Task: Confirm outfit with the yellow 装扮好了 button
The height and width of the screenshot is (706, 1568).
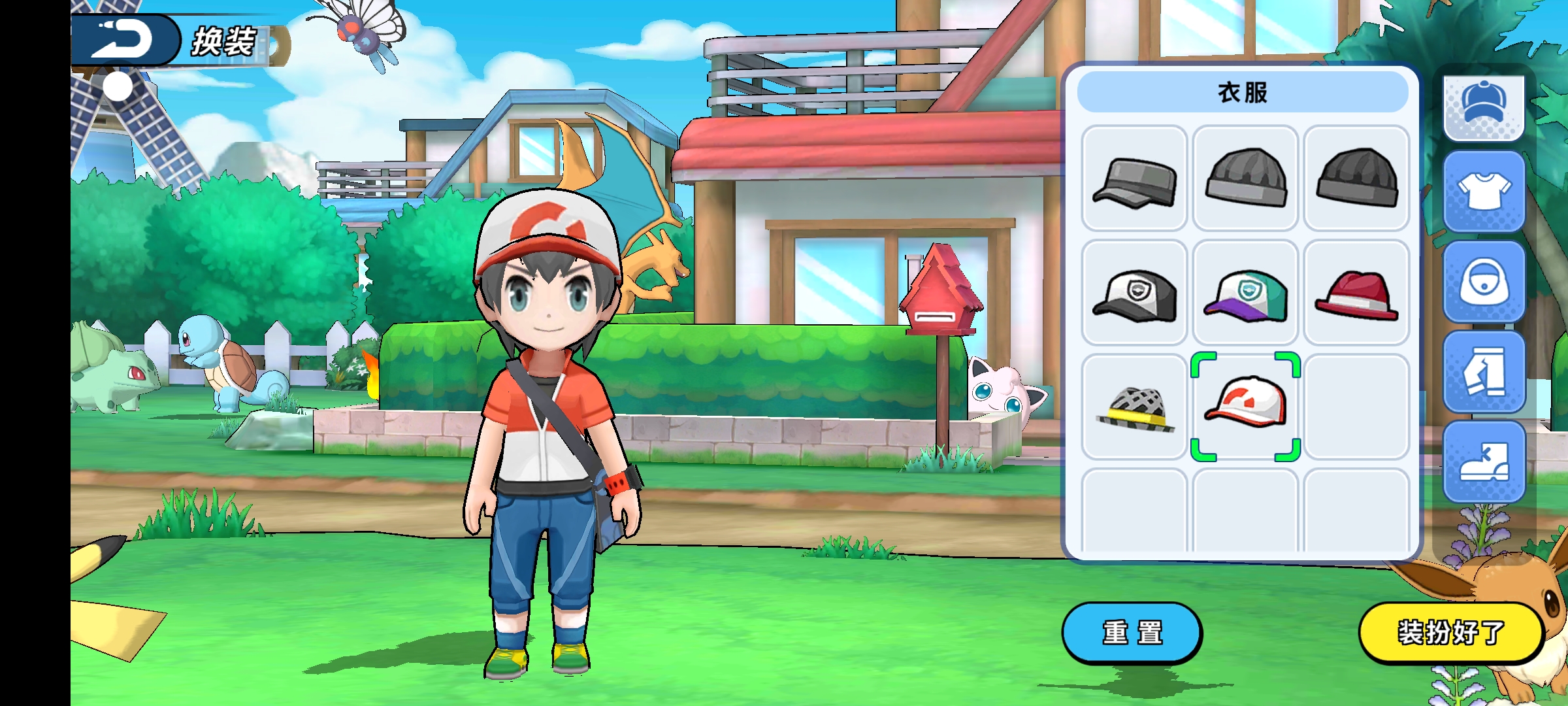Action: pyautogui.click(x=1450, y=633)
